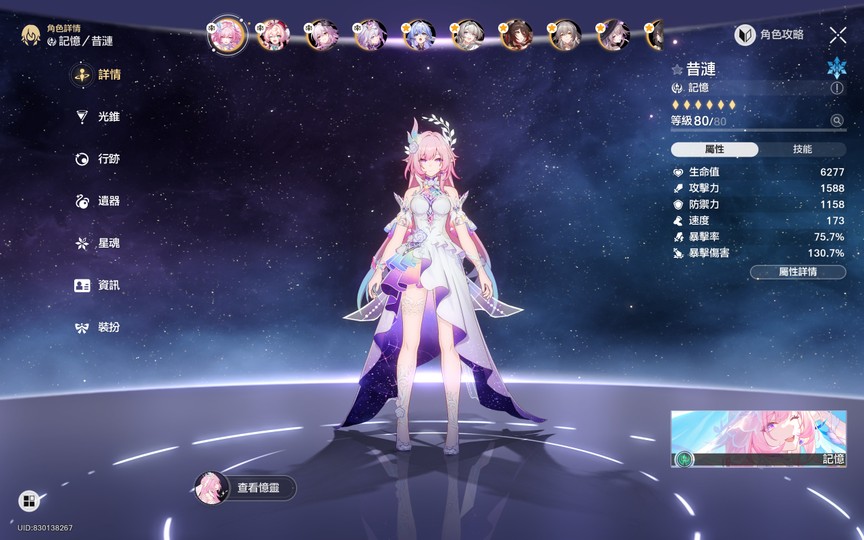Click the exclamation info icon beside 記憶
Screen dimensions: 864x540
click(x=837, y=88)
